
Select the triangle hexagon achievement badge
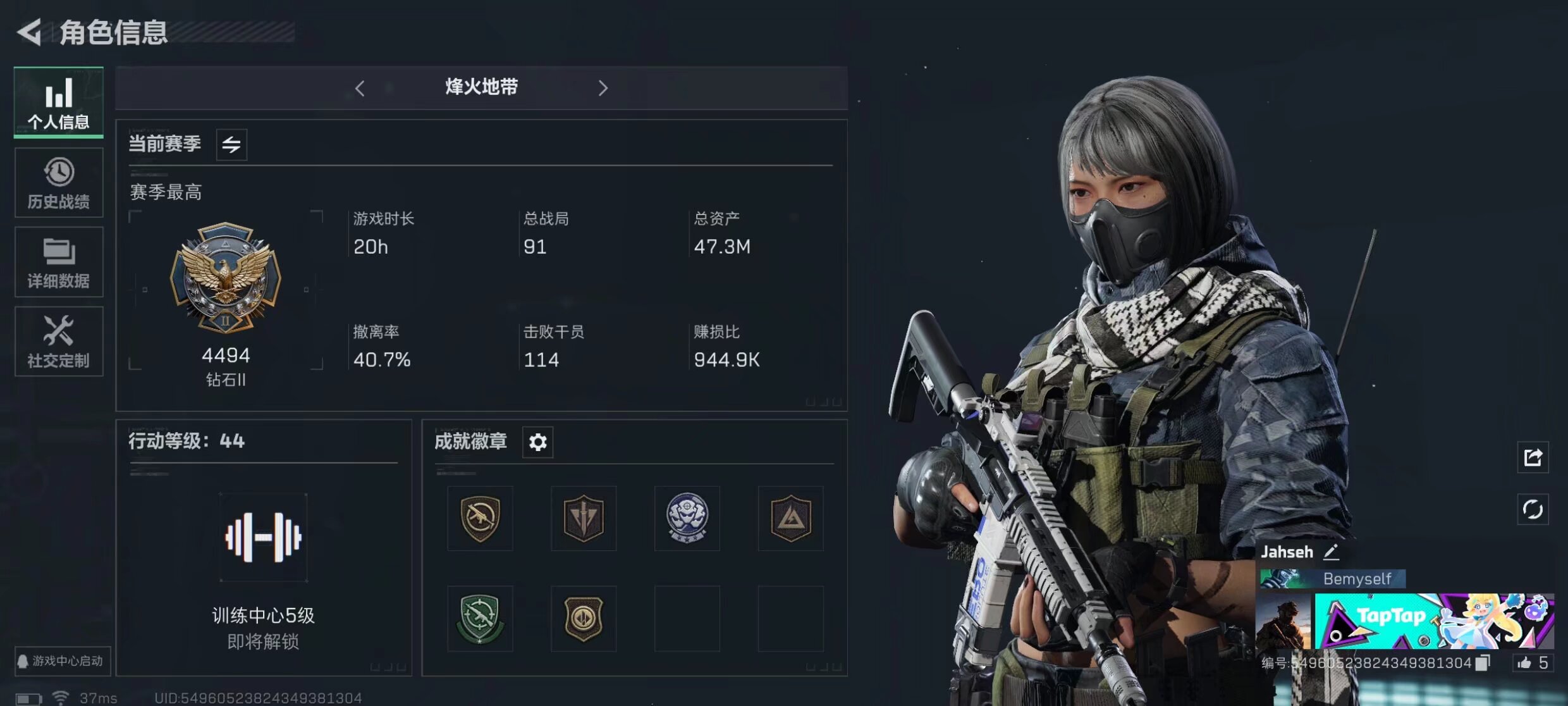click(790, 518)
